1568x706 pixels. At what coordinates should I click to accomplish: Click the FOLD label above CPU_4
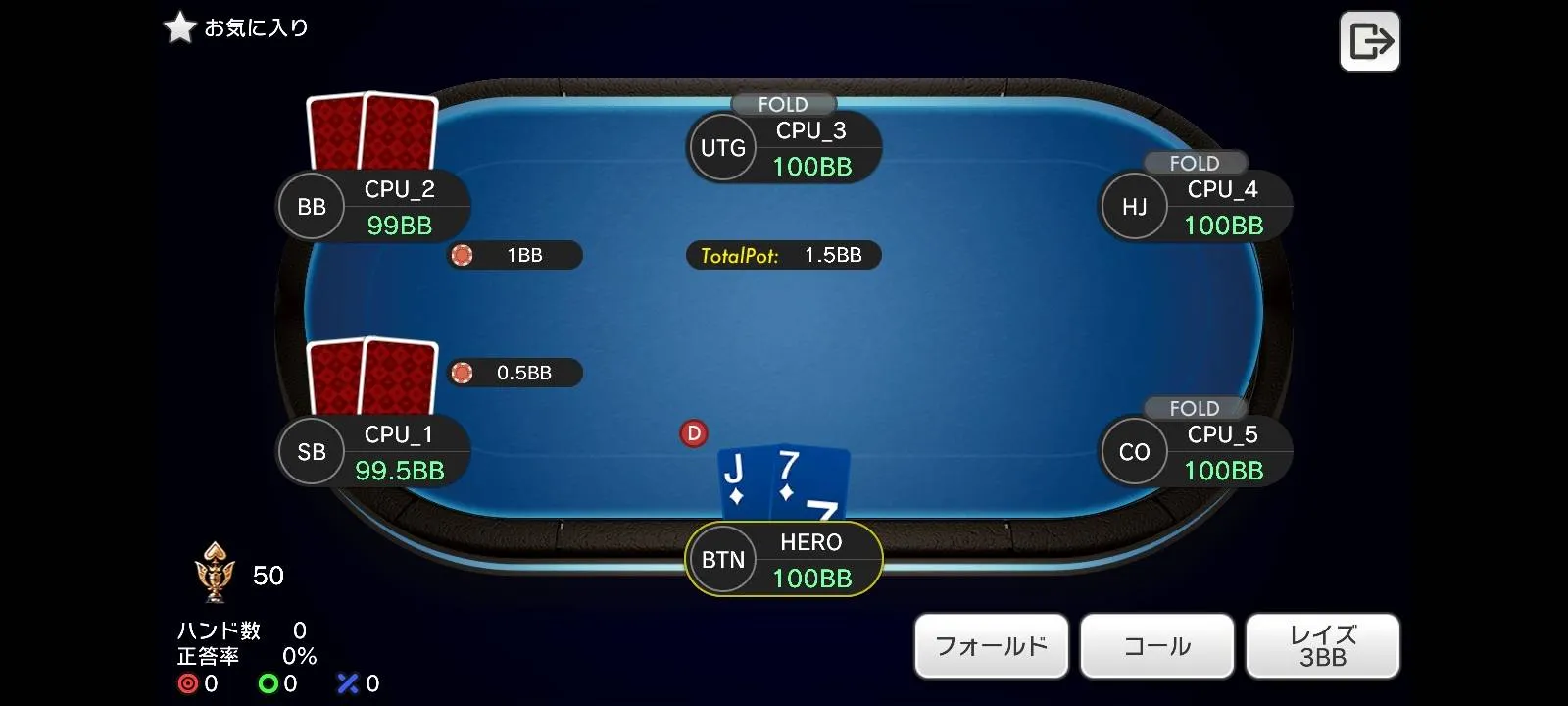pos(1195,163)
